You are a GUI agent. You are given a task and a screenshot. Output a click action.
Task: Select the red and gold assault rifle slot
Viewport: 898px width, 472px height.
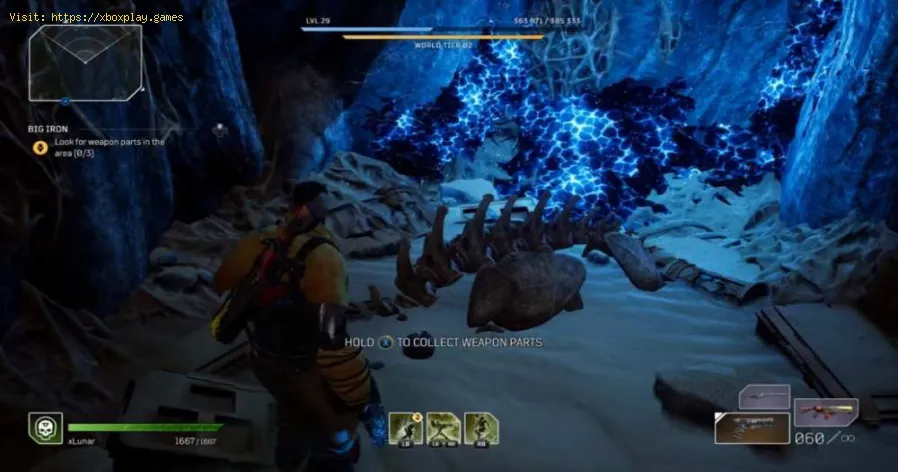pos(825,411)
